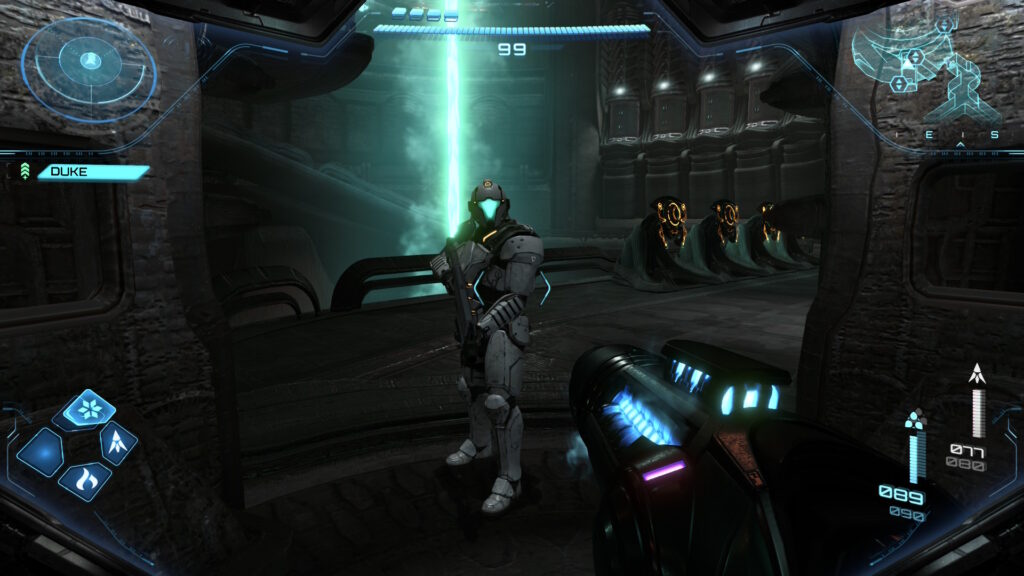Image resolution: width=1024 pixels, height=576 pixels.
Task: Select the DUKE squad member tag
Action: click(x=90, y=172)
